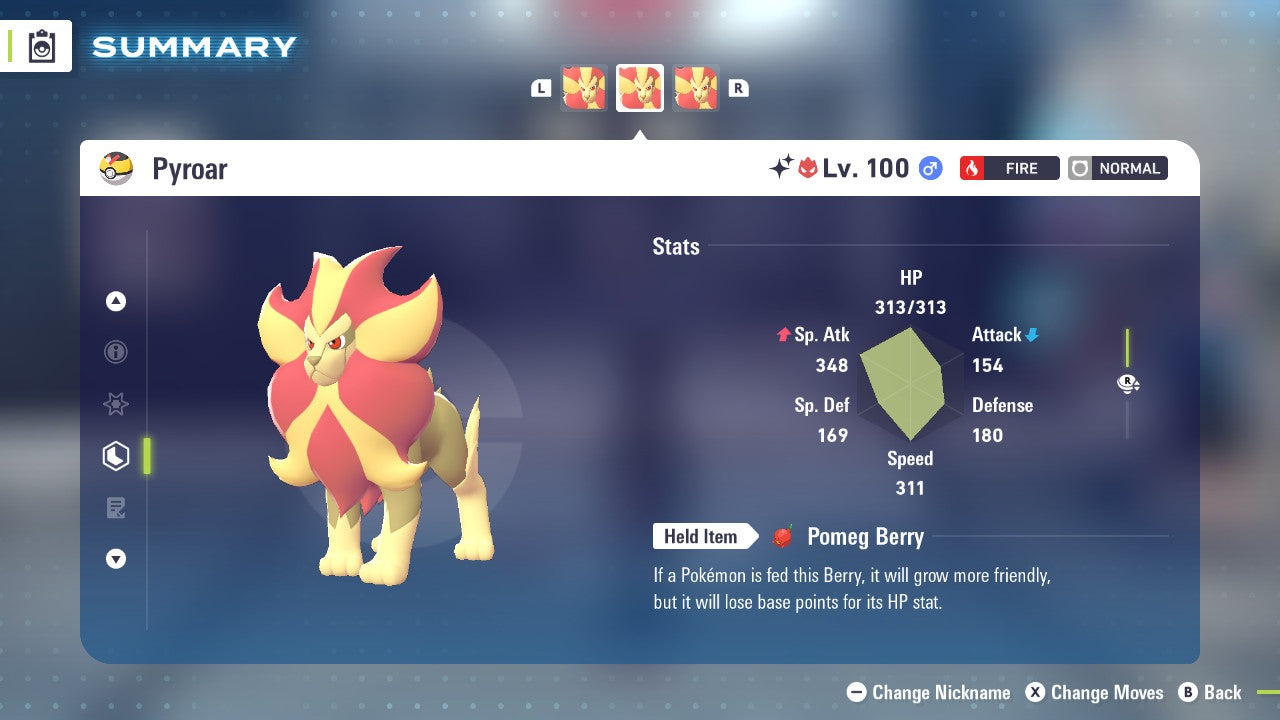This screenshot has height=720, width=1280.
Task: Click the up arrow to view previous page
Action: (116, 301)
